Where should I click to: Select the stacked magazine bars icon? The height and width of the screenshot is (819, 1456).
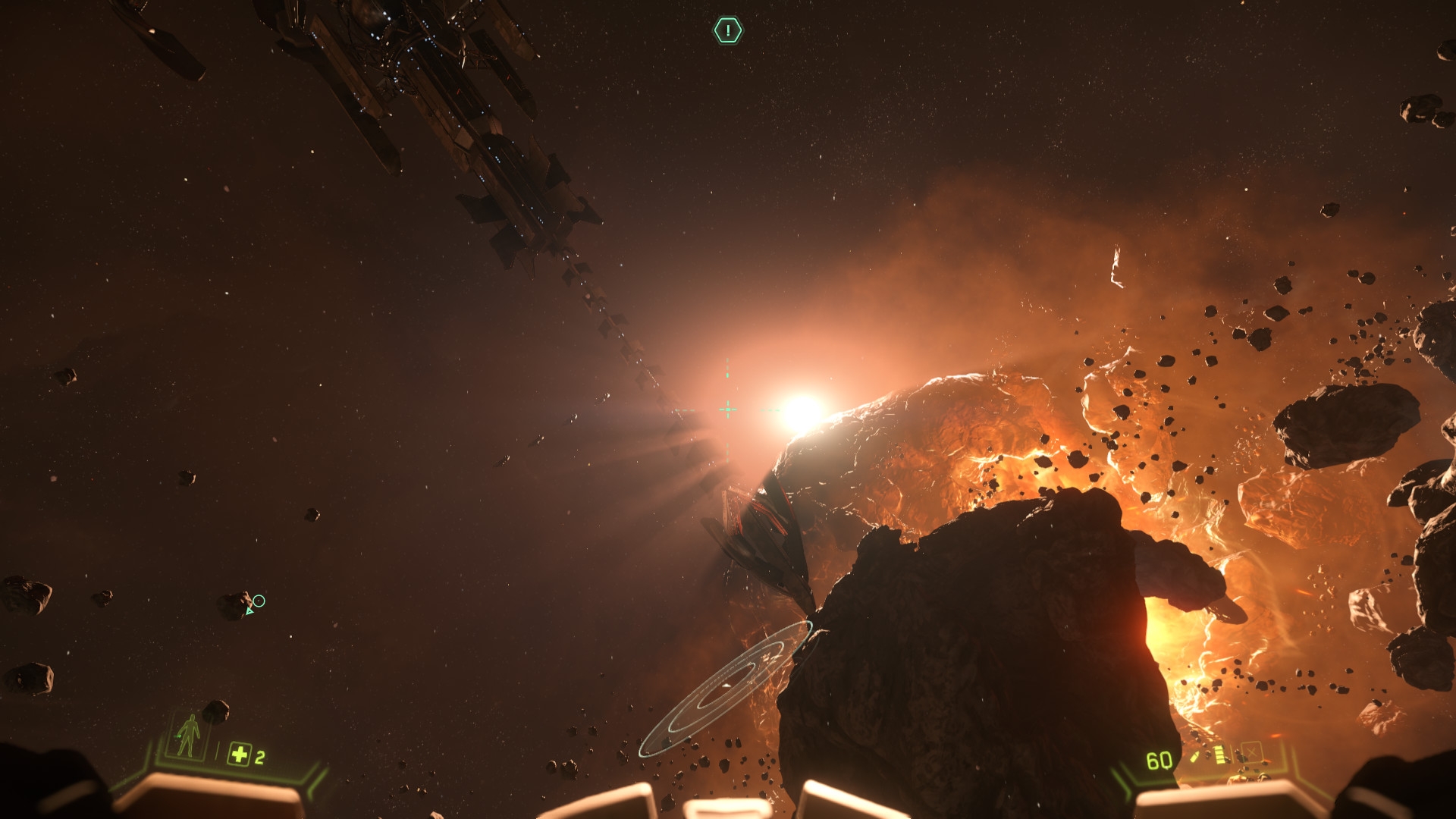pos(1219,755)
